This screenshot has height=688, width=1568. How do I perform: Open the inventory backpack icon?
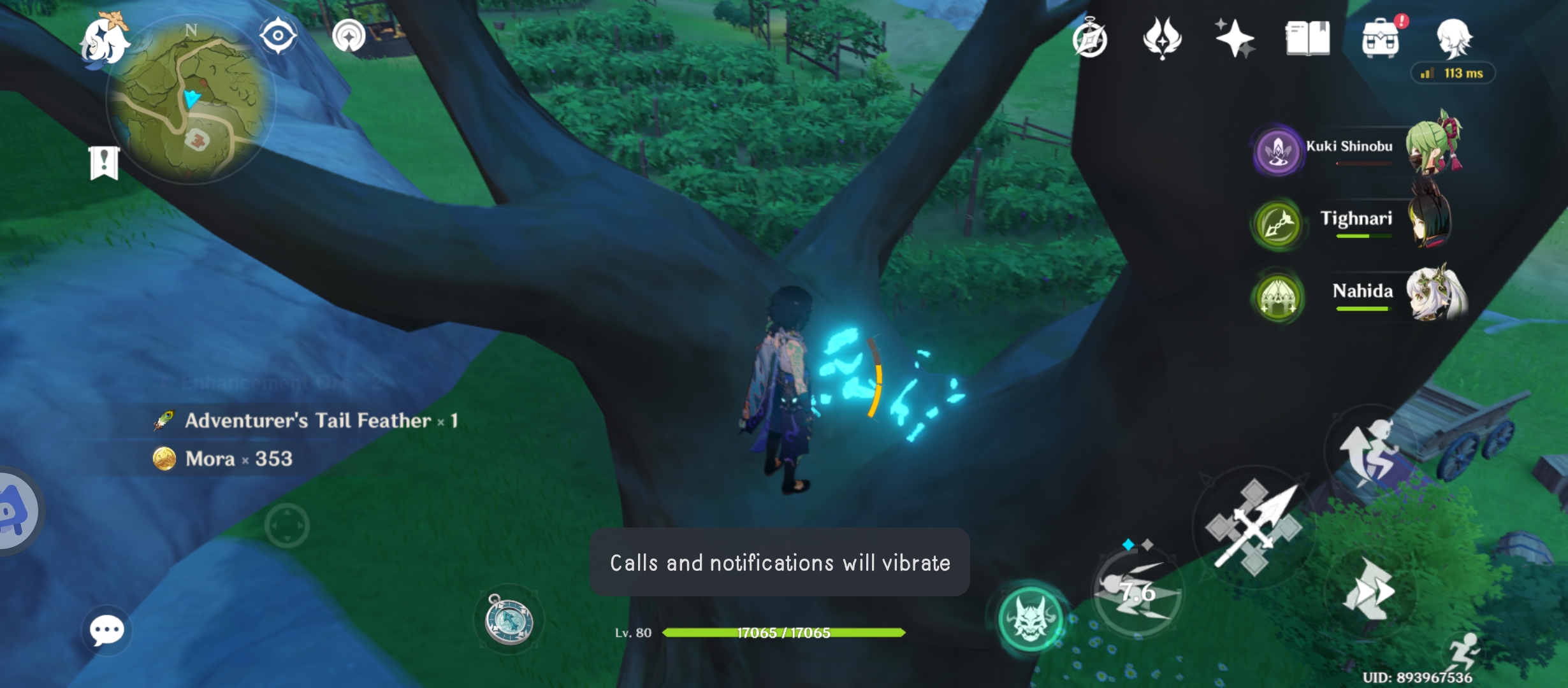pos(1379,39)
